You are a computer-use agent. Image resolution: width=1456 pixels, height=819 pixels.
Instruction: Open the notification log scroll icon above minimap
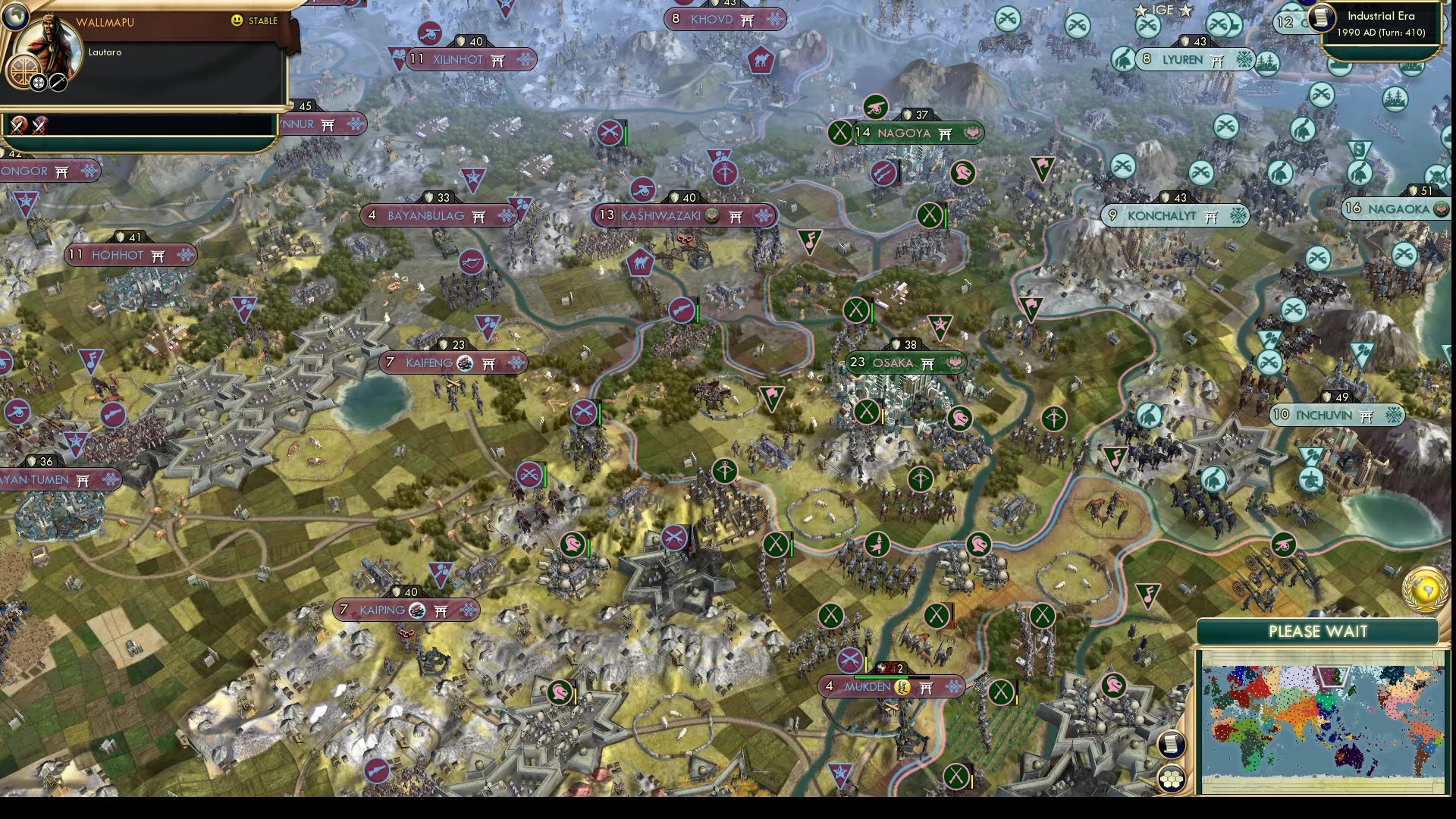coord(1171,744)
